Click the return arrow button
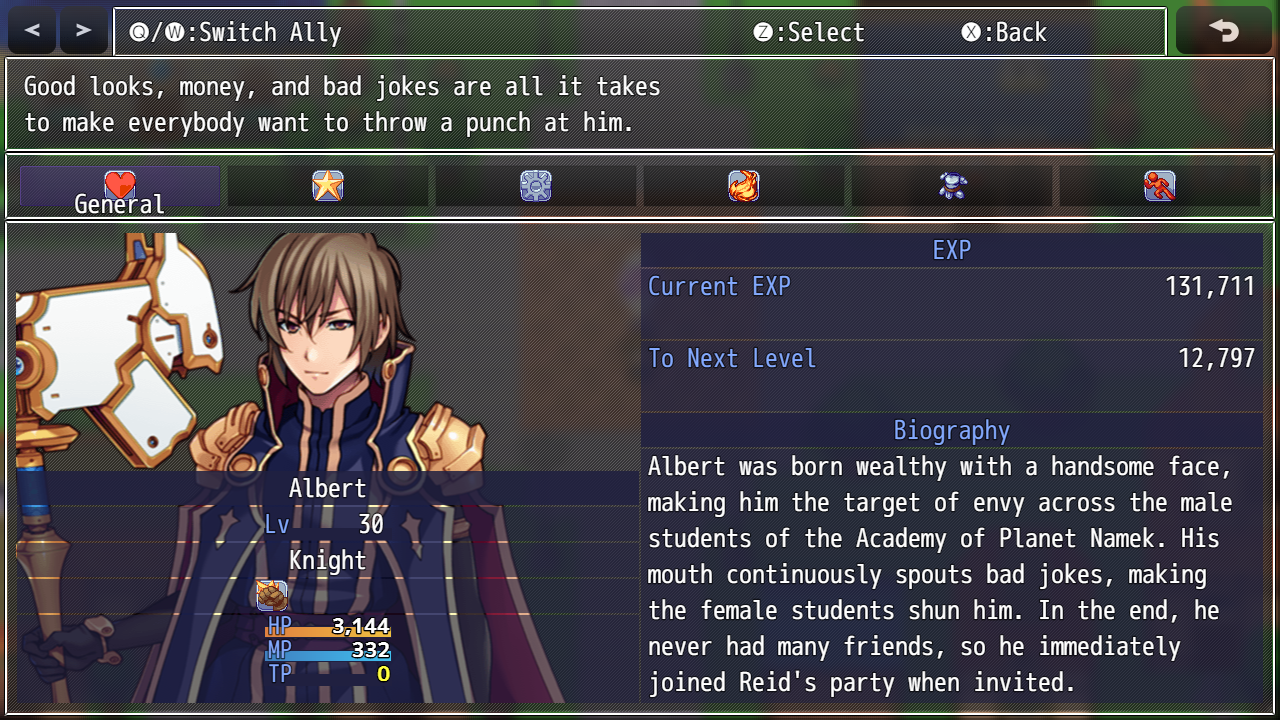Viewport: 1280px width, 720px height. tap(1223, 31)
